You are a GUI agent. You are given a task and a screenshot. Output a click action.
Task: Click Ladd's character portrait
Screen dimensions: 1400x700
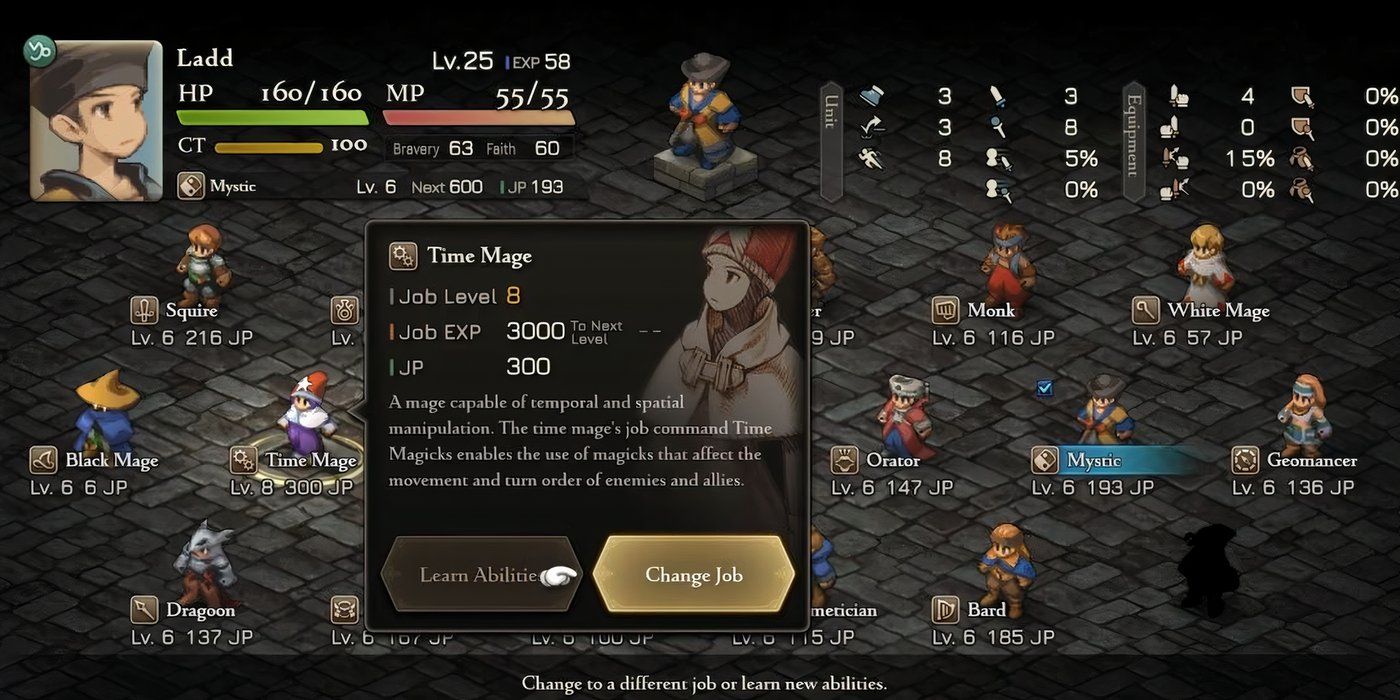tap(96, 120)
